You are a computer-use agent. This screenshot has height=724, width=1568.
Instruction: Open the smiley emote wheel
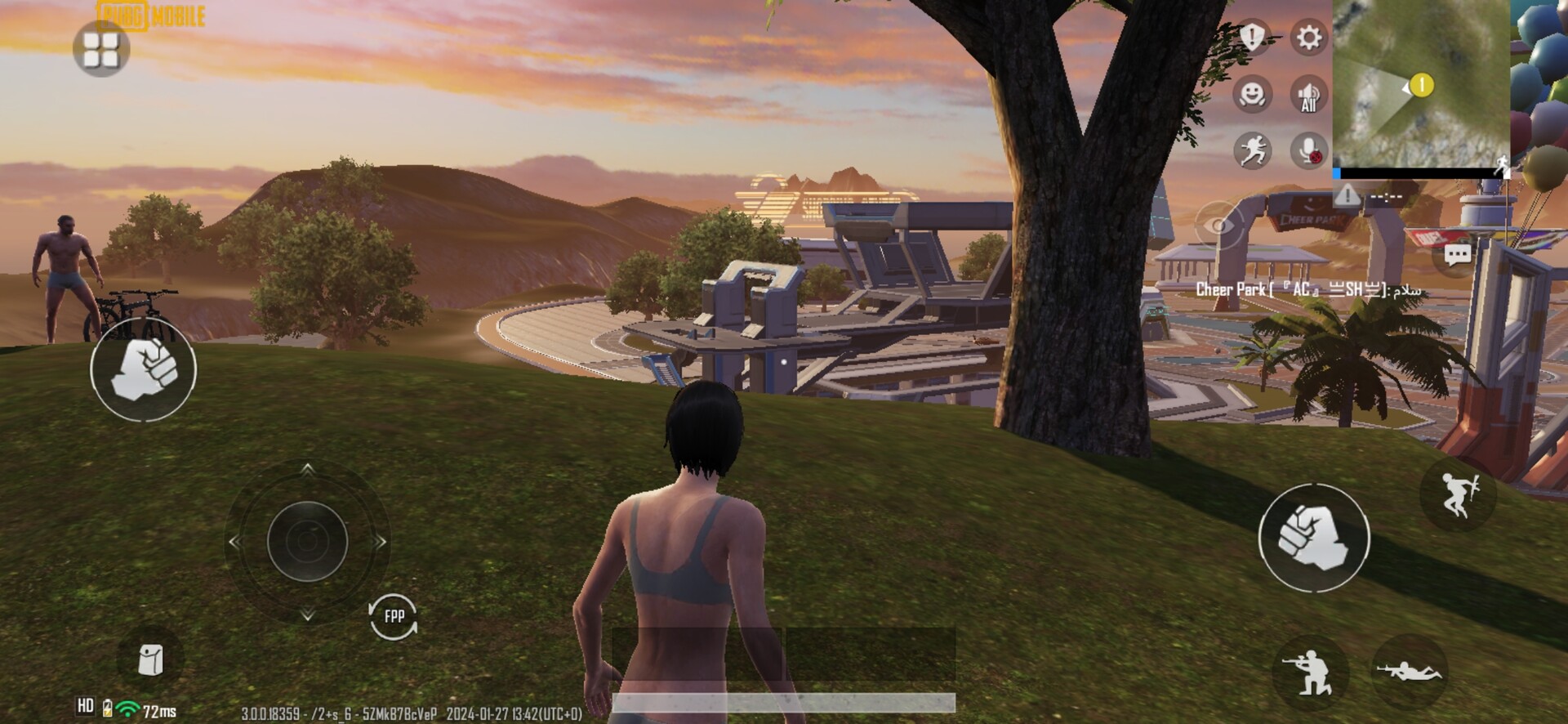[1252, 94]
